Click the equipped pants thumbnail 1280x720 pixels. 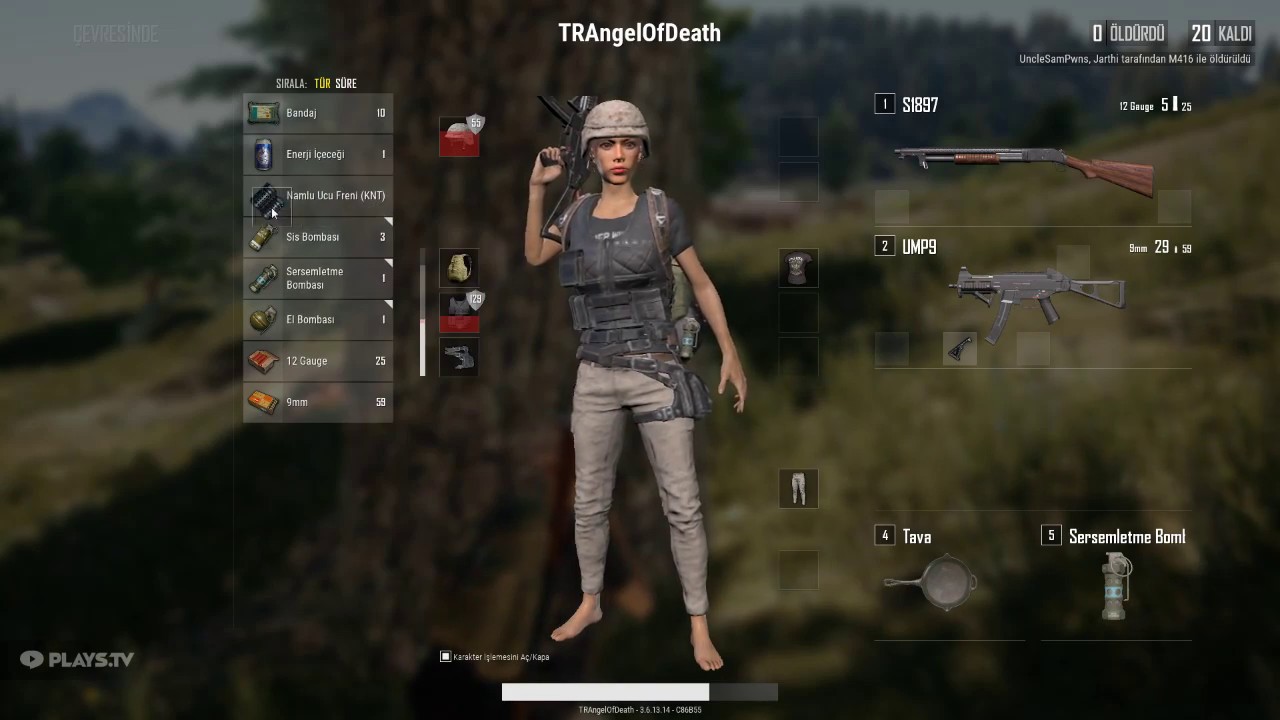798,488
